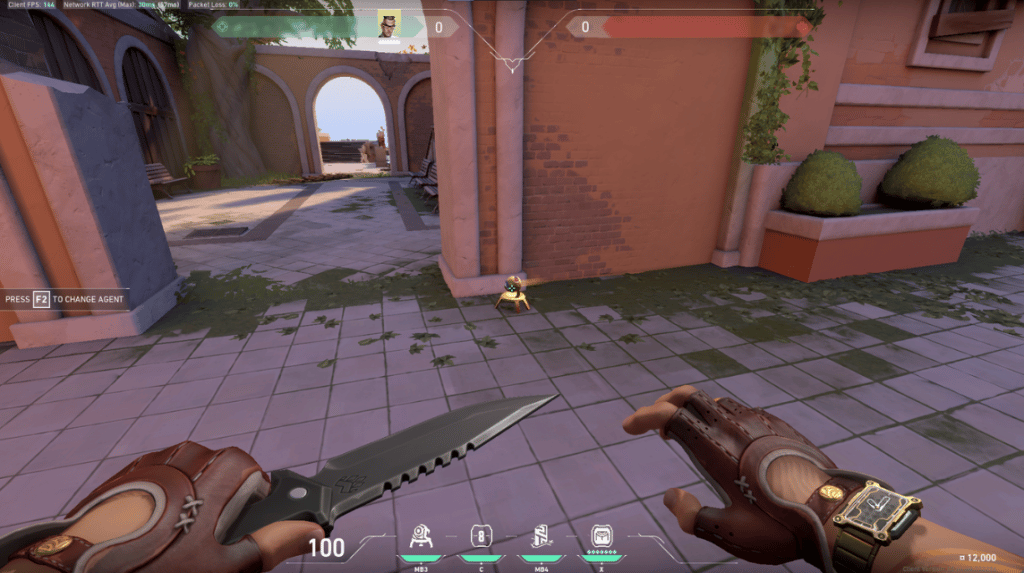Screen dimensions: 1024x573
Task: Activate Chamber's Trademark trap ability
Action: (x=421, y=537)
